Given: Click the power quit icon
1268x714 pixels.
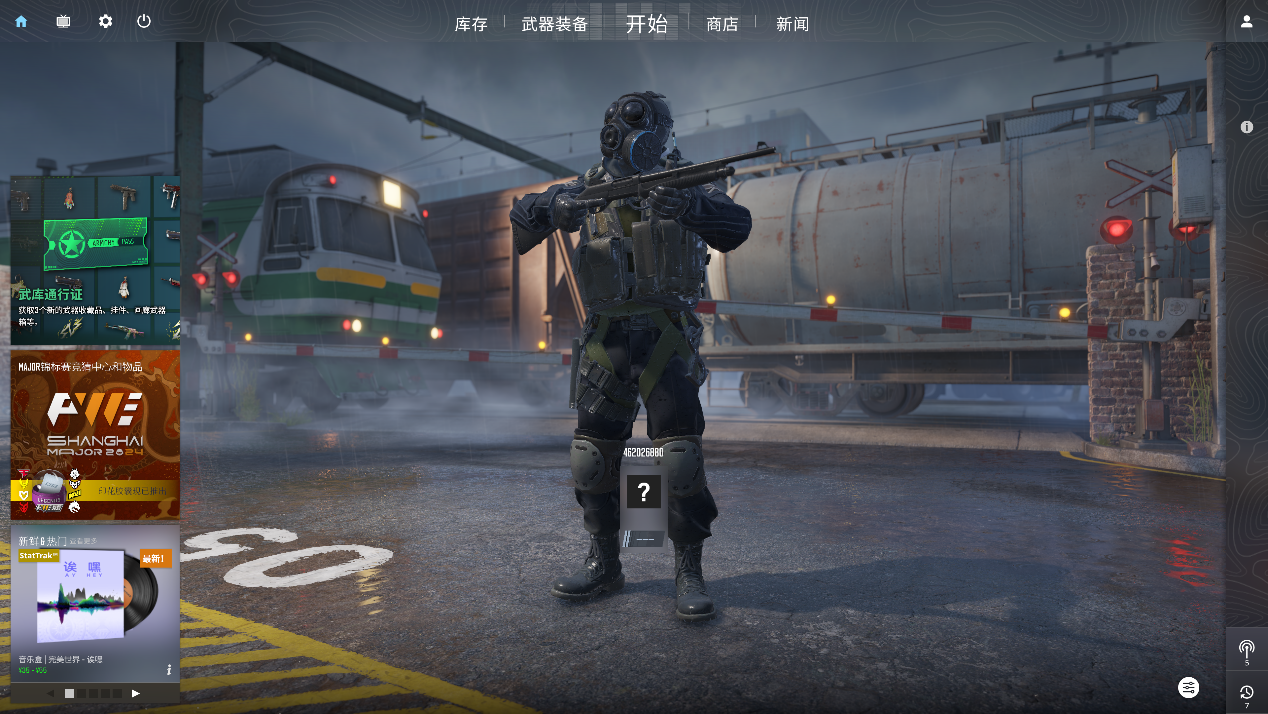Looking at the screenshot, I should [144, 21].
